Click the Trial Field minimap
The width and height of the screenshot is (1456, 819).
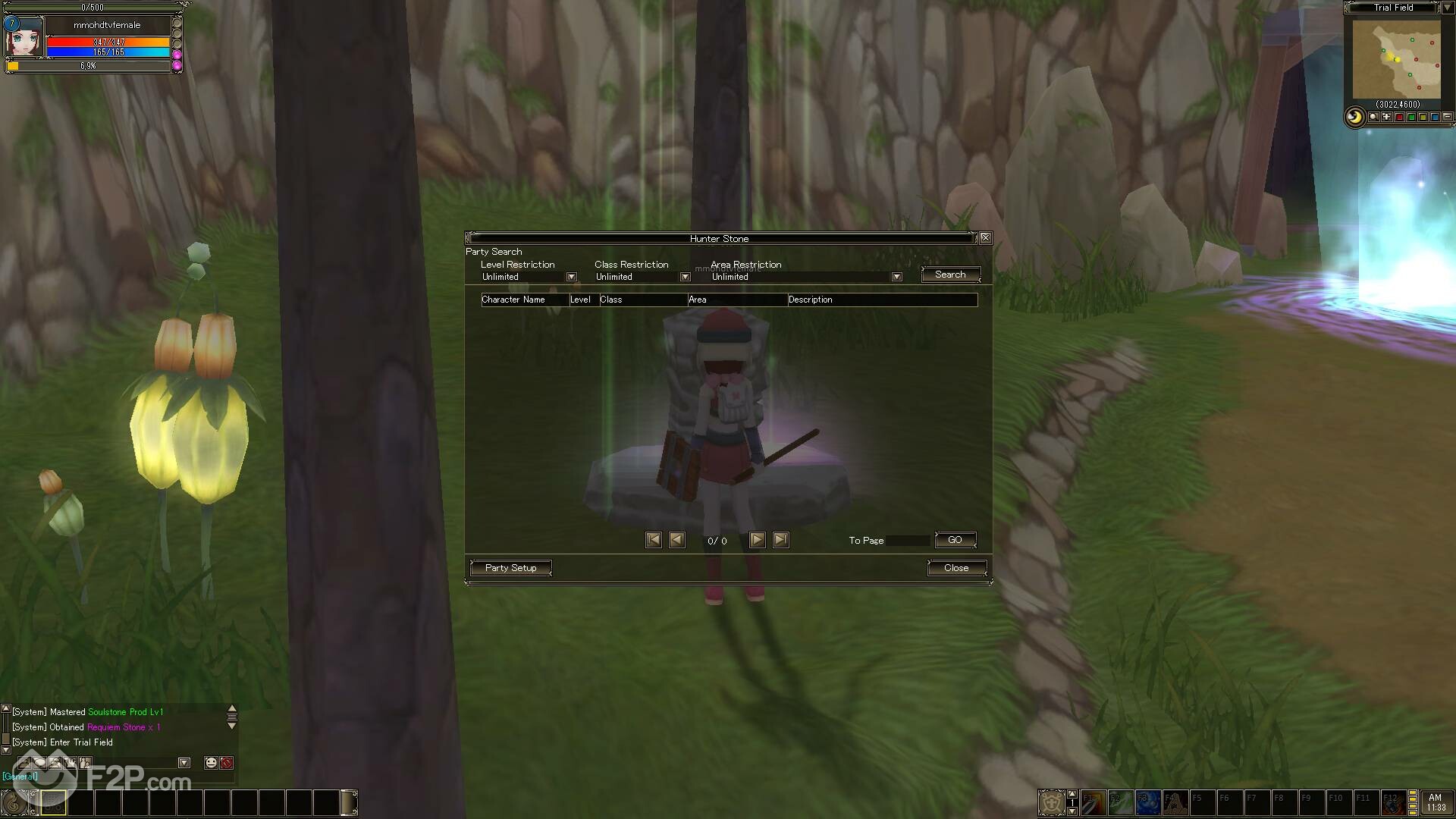(1396, 59)
